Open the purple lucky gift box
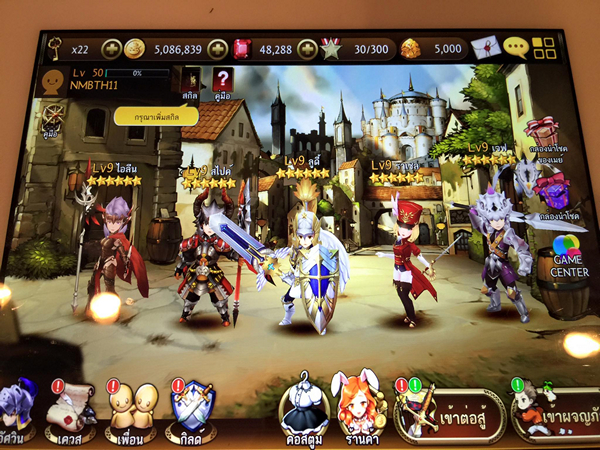This screenshot has height=450, width=600. [x=551, y=194]
